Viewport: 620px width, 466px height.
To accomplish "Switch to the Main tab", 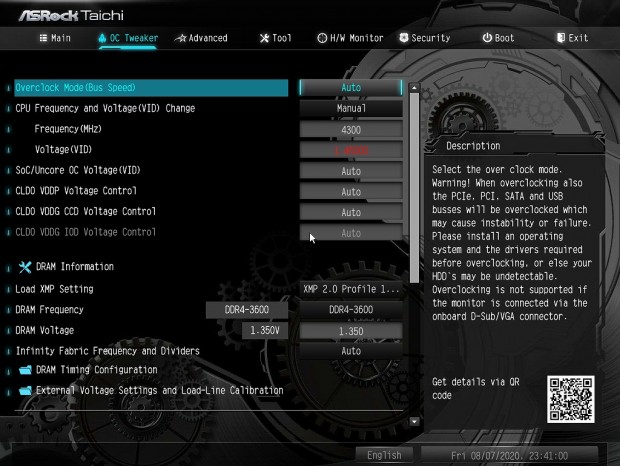I will point(55,38).
